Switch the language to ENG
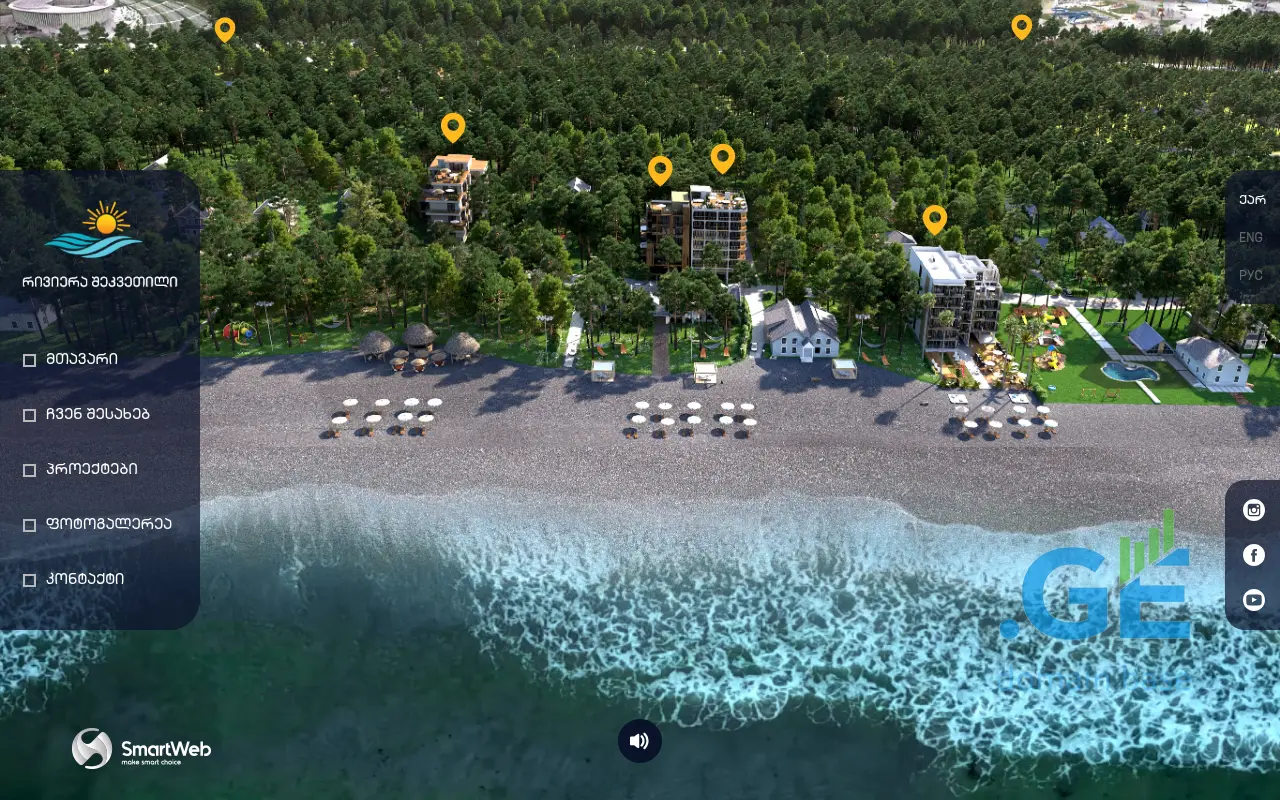The image size is (1280, 800). point(1251,237)
